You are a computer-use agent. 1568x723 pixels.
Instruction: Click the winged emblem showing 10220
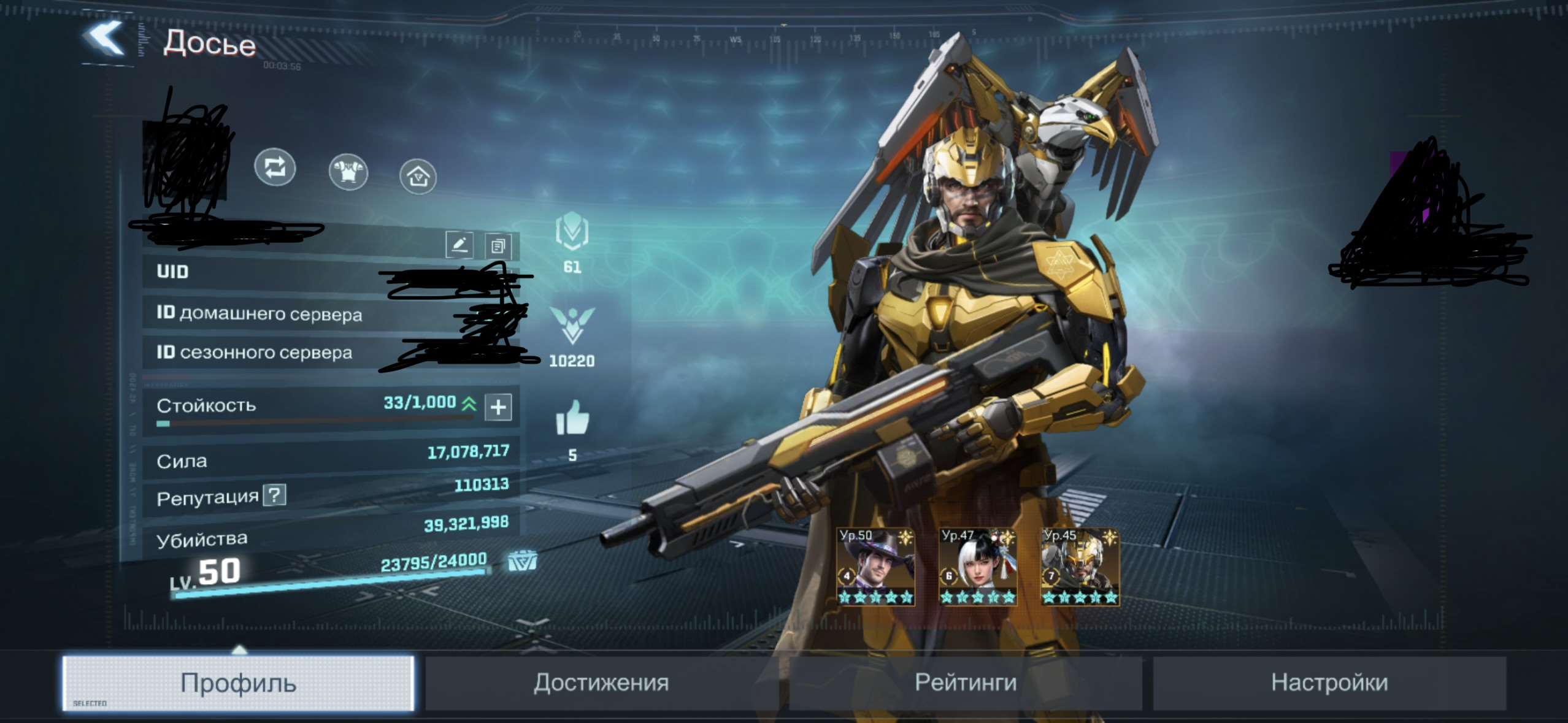572,325
